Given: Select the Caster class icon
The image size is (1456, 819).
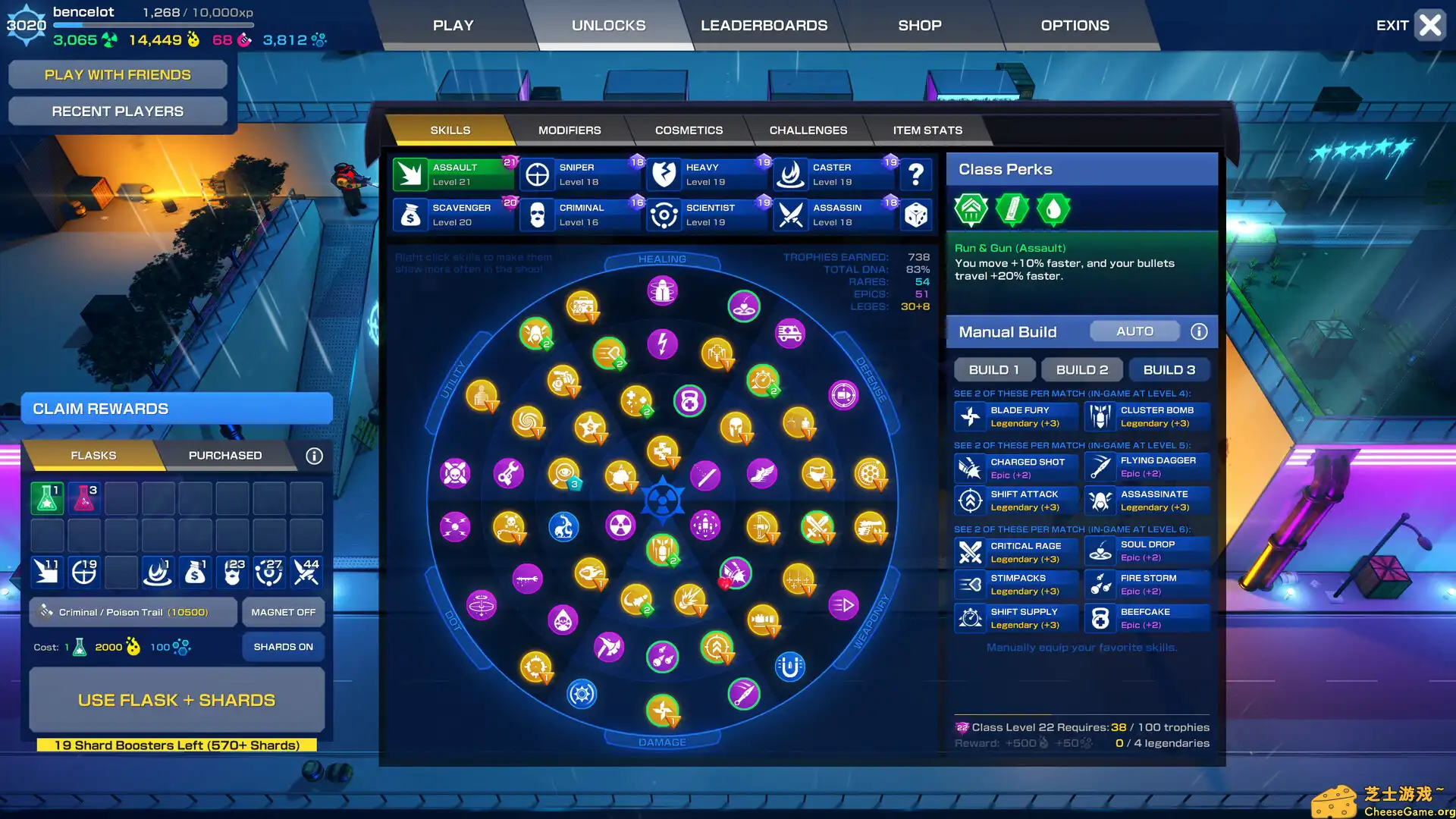Looking at the screenshot, I should click(791, 174).
